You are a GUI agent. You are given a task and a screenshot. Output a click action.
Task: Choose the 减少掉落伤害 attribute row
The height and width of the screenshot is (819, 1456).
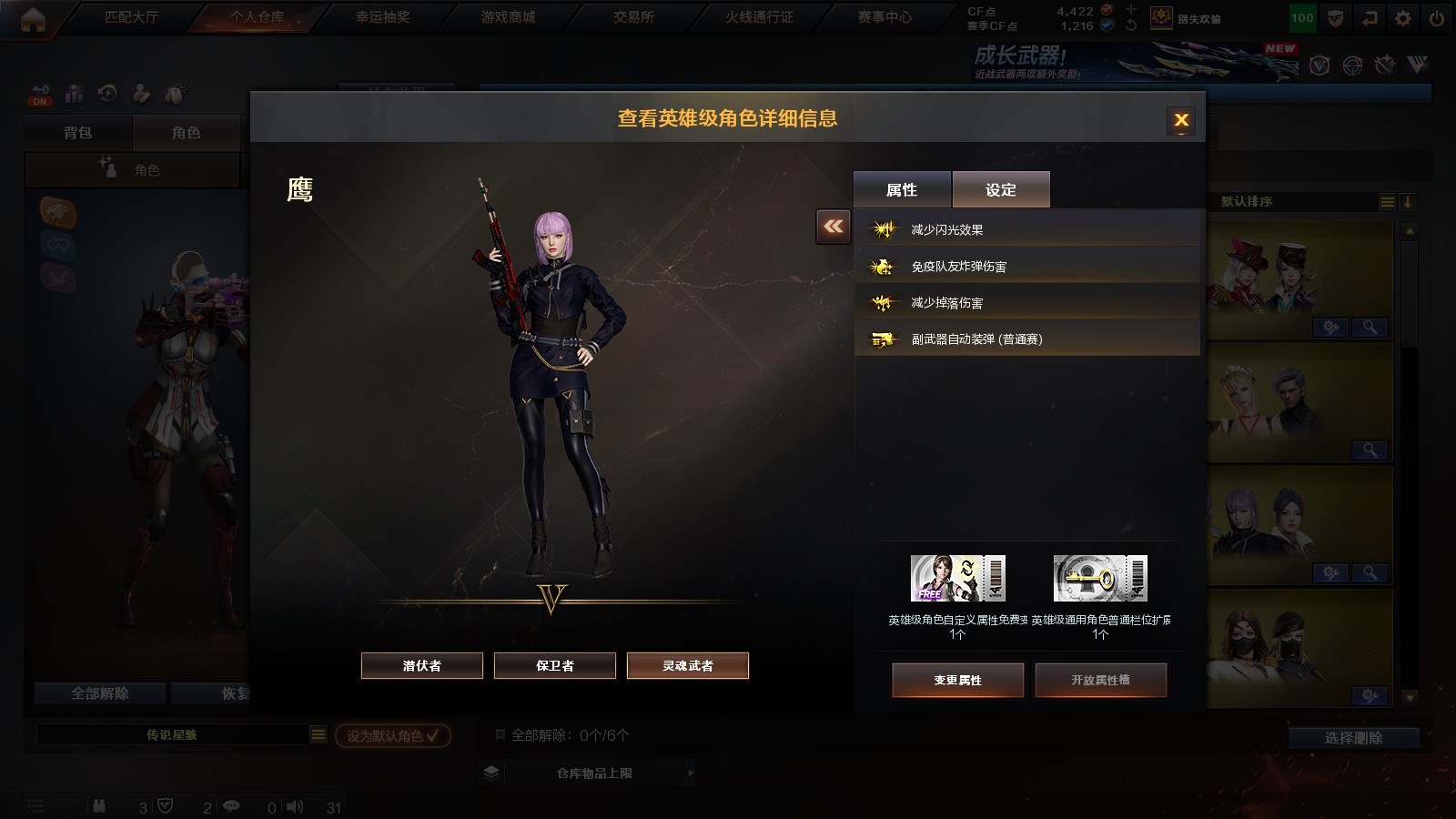point(1026,302)
